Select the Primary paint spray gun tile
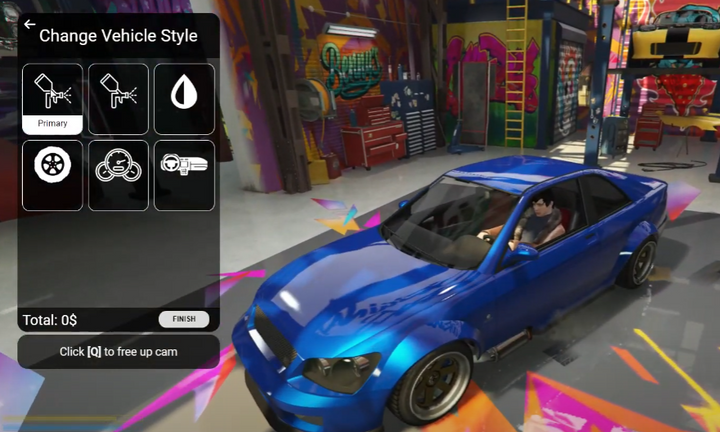 [53, 99]
